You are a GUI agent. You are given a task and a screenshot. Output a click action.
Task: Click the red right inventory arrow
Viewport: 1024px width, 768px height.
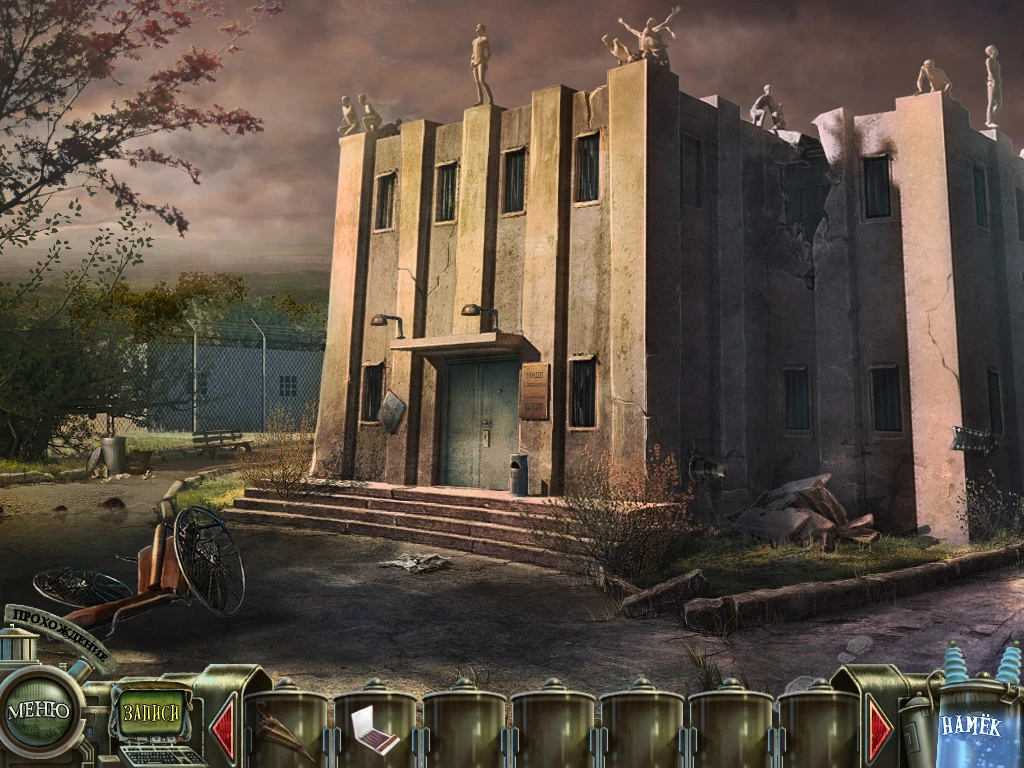tap(880, 730)
